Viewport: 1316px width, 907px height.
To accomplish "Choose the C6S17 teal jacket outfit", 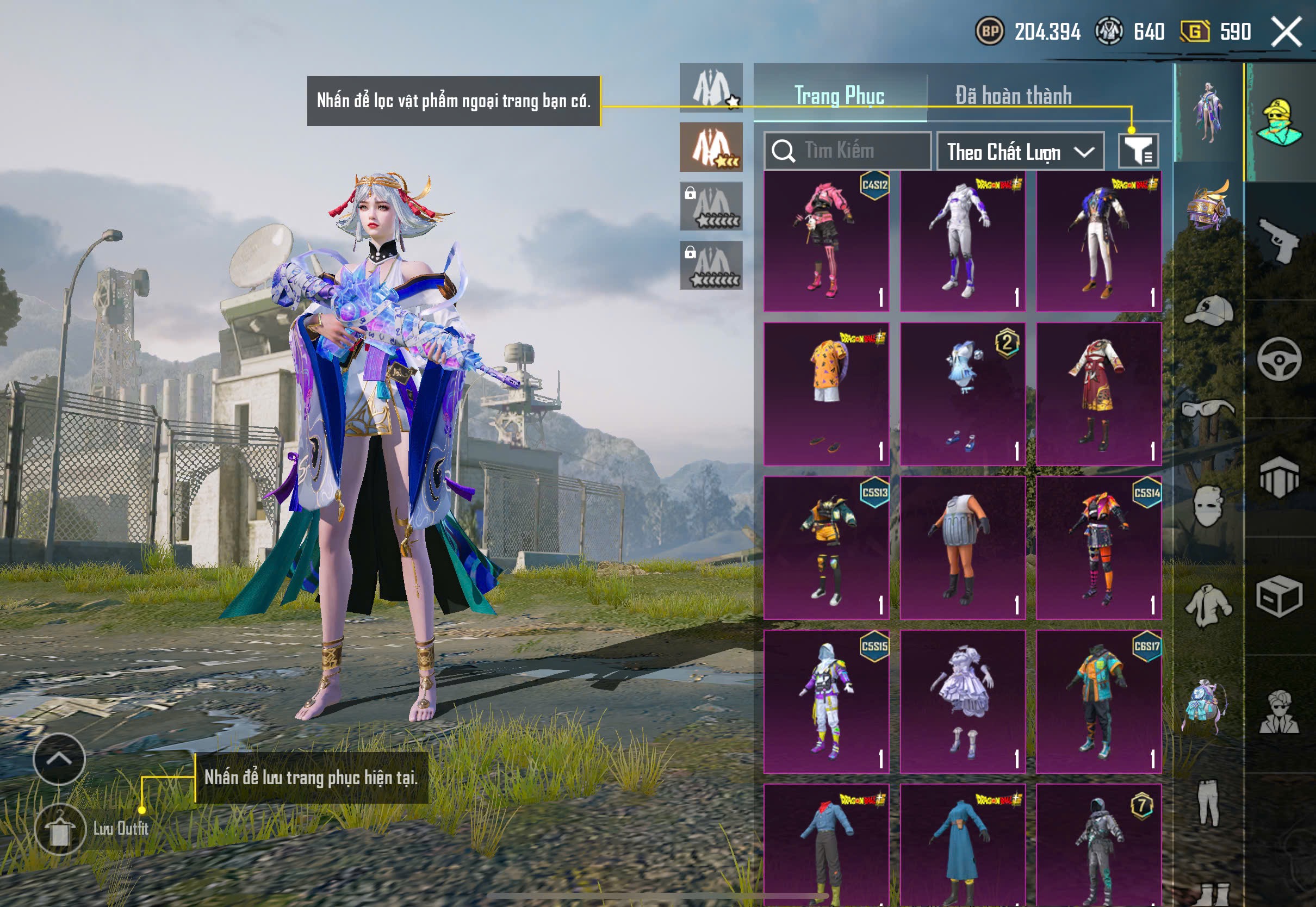I will tap(1098, 701).
